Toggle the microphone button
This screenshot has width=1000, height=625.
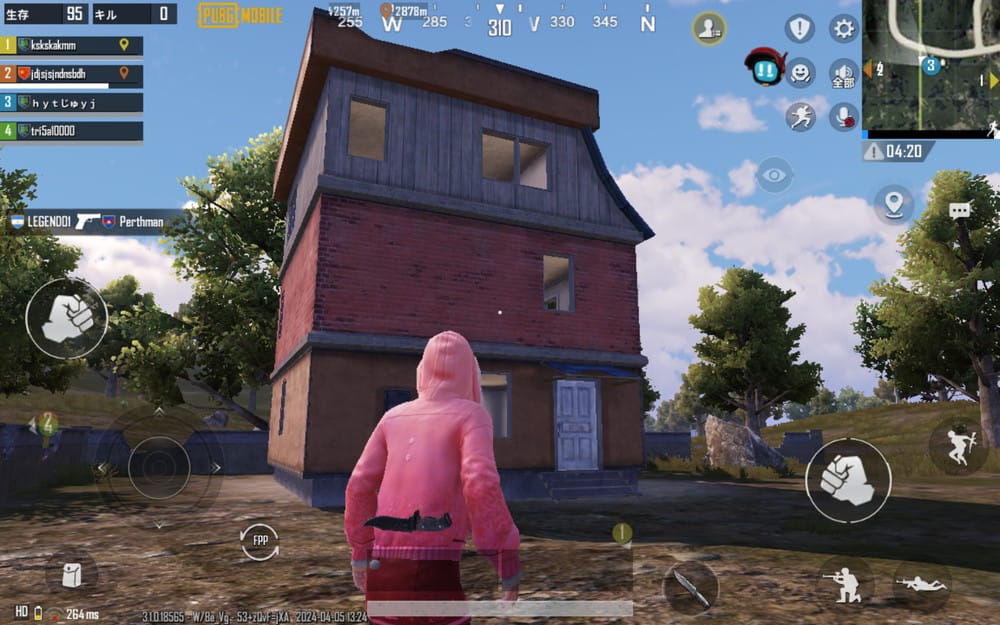(x=844, y=116)
